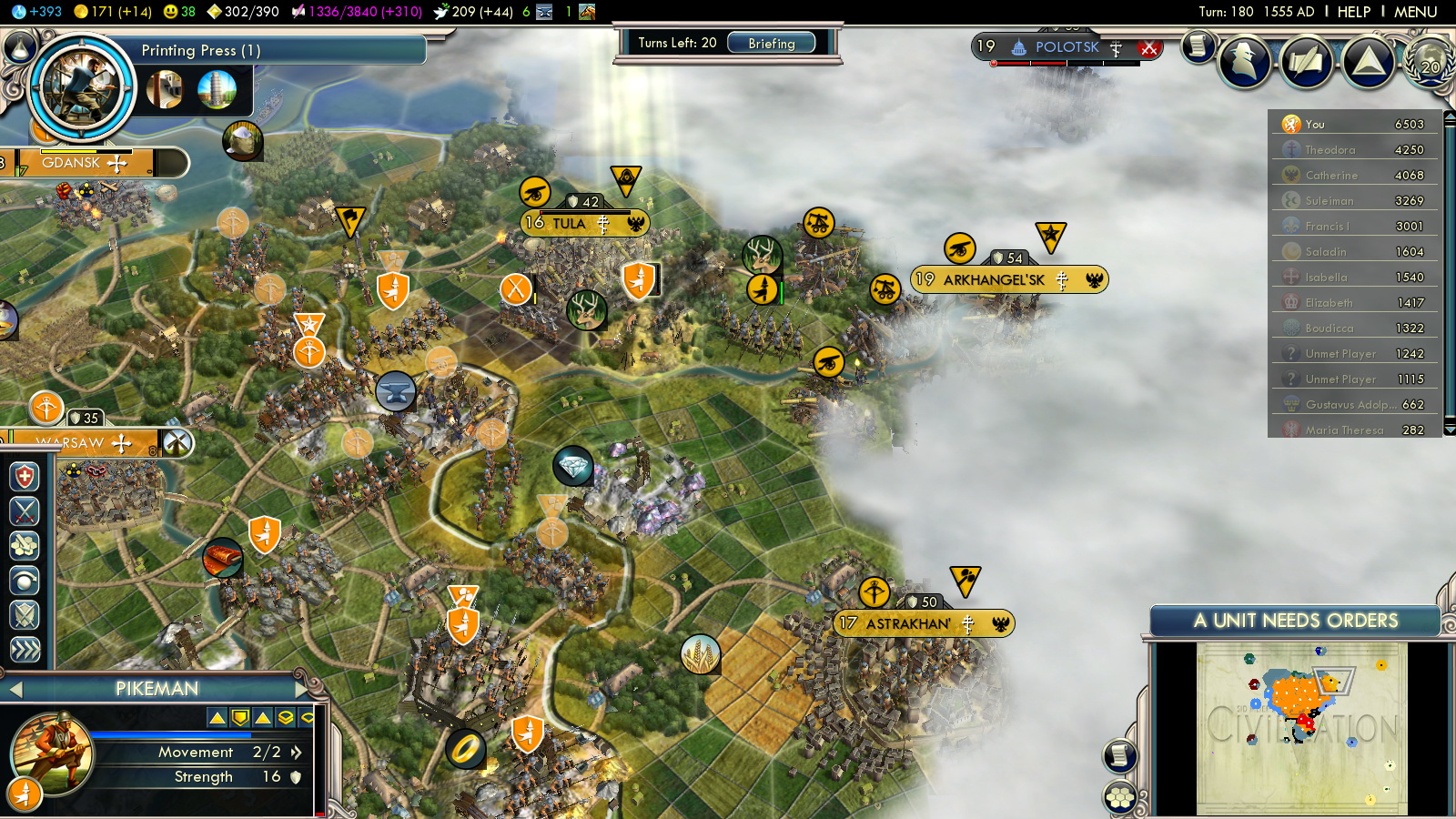Screen dimensions: 1456x819
Task: Choose the crossed swords unit action
Action: click(x=25, y=511)
